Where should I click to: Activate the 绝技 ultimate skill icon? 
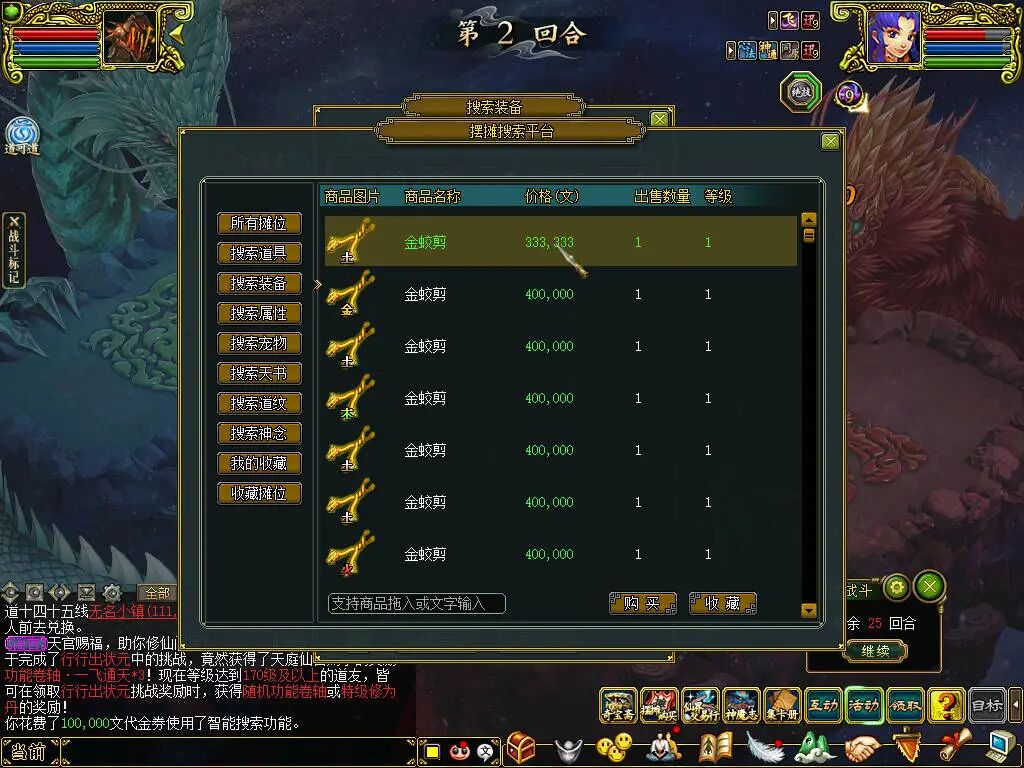click(x=801, y=92)
